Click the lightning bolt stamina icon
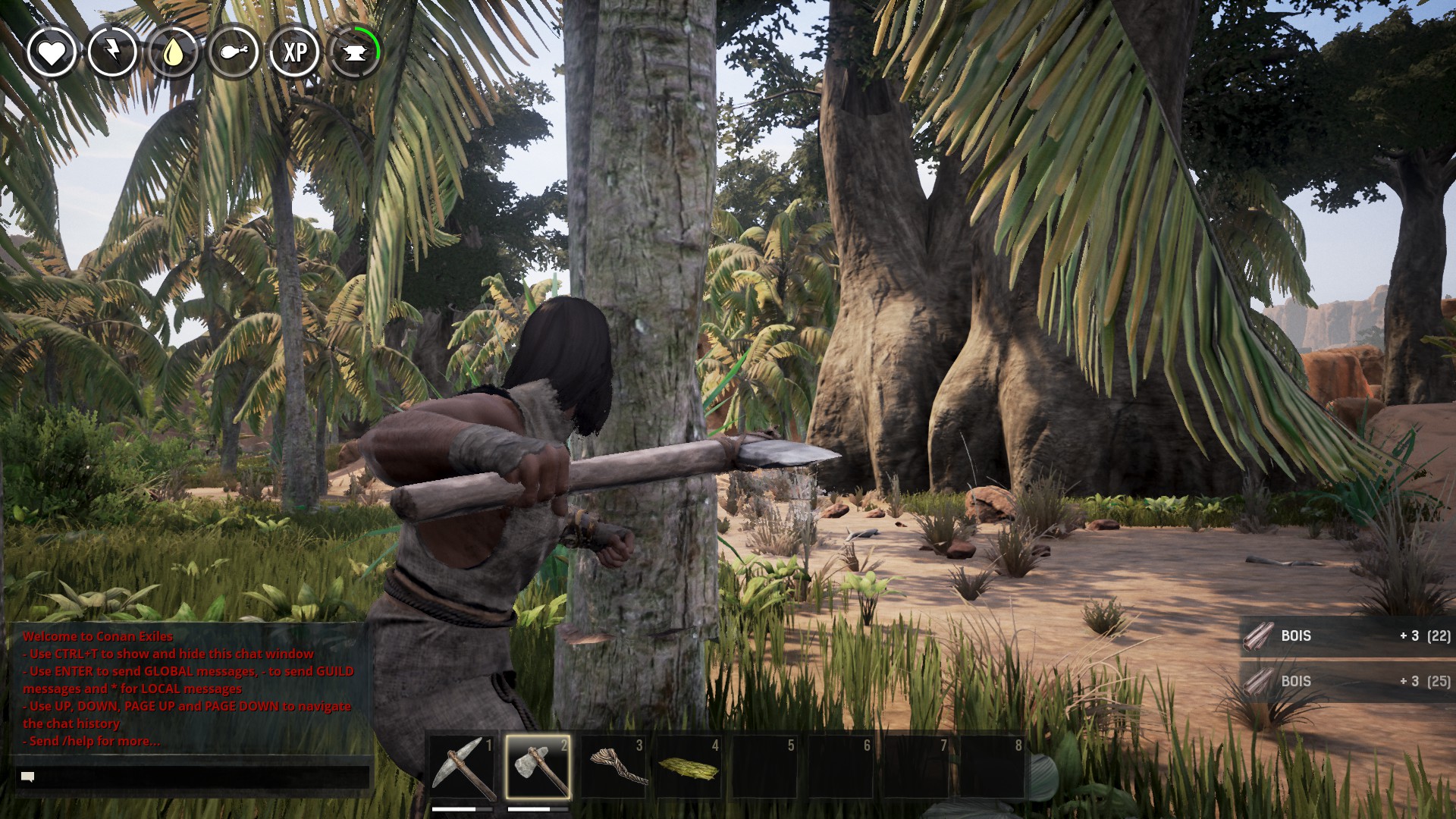Image resolution: width=1456 pixels, height=819 pixels. point(112,52)
